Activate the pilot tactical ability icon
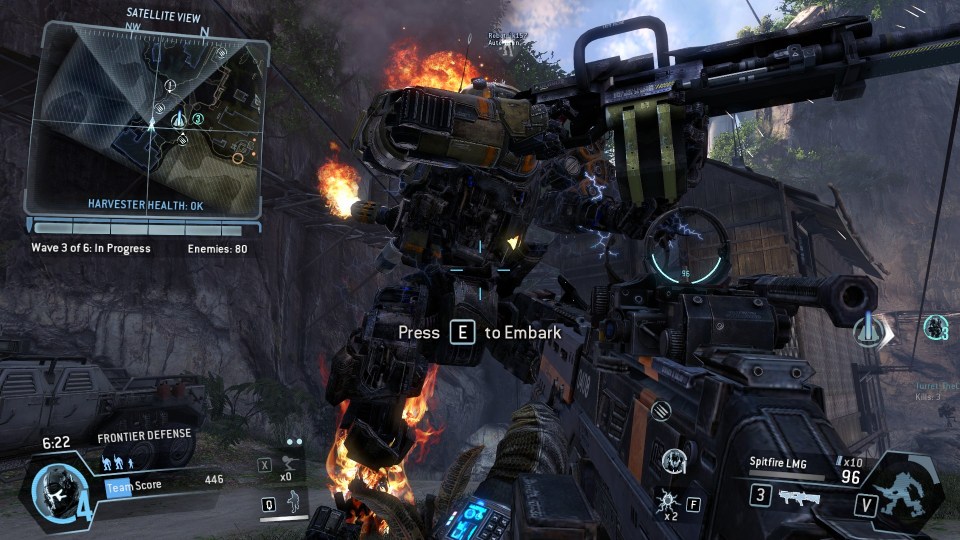 pyautogui.click(x=292, y=502)
